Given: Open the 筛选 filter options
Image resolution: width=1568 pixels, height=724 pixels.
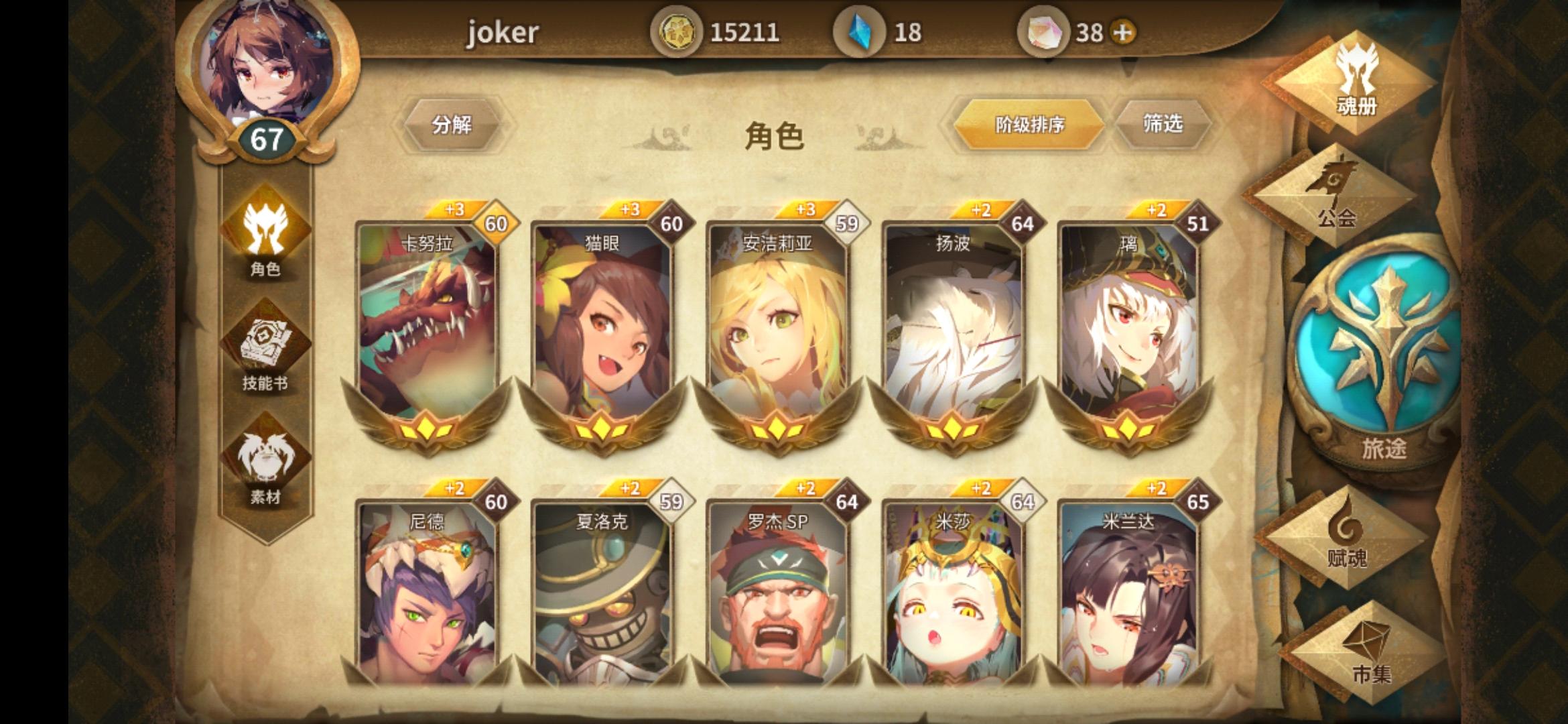Looking at the screenshot, I should (1165, 124).
